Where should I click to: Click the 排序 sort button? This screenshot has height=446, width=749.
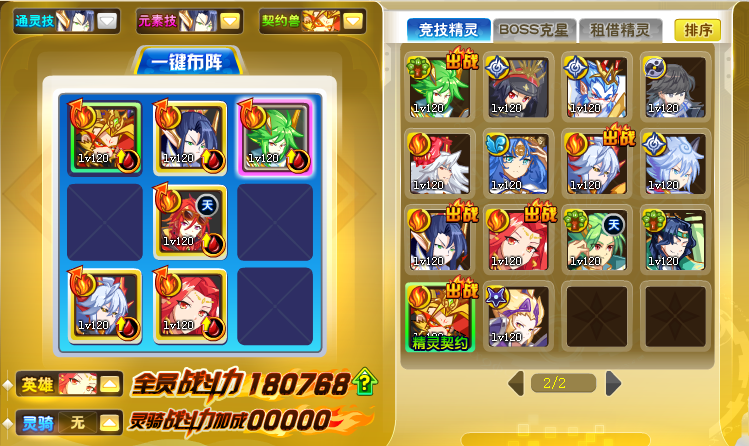coord(697,30)
